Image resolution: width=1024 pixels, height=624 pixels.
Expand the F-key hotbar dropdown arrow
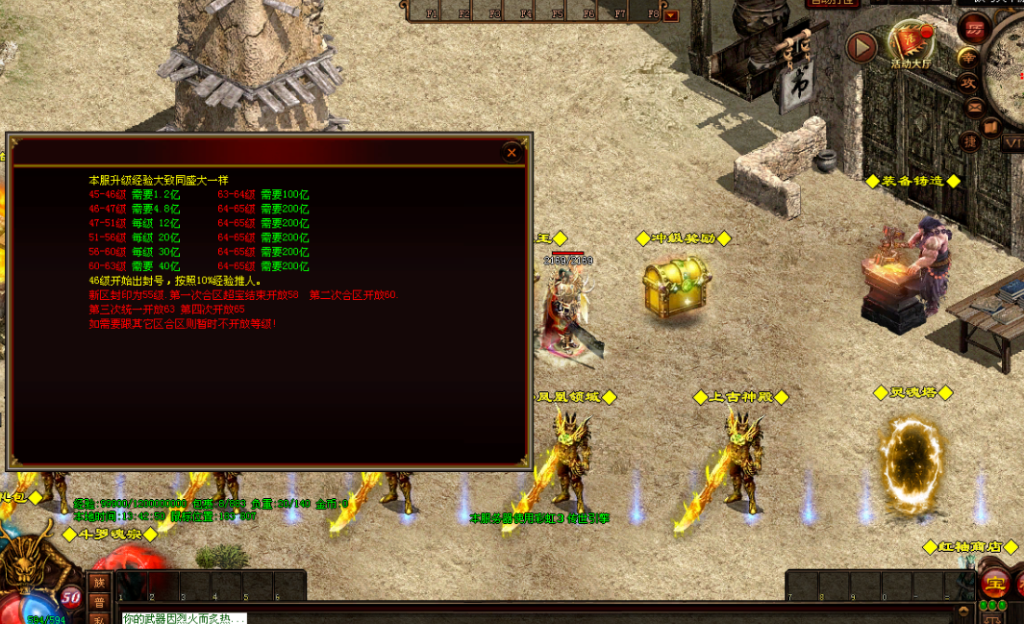(671, 15)
